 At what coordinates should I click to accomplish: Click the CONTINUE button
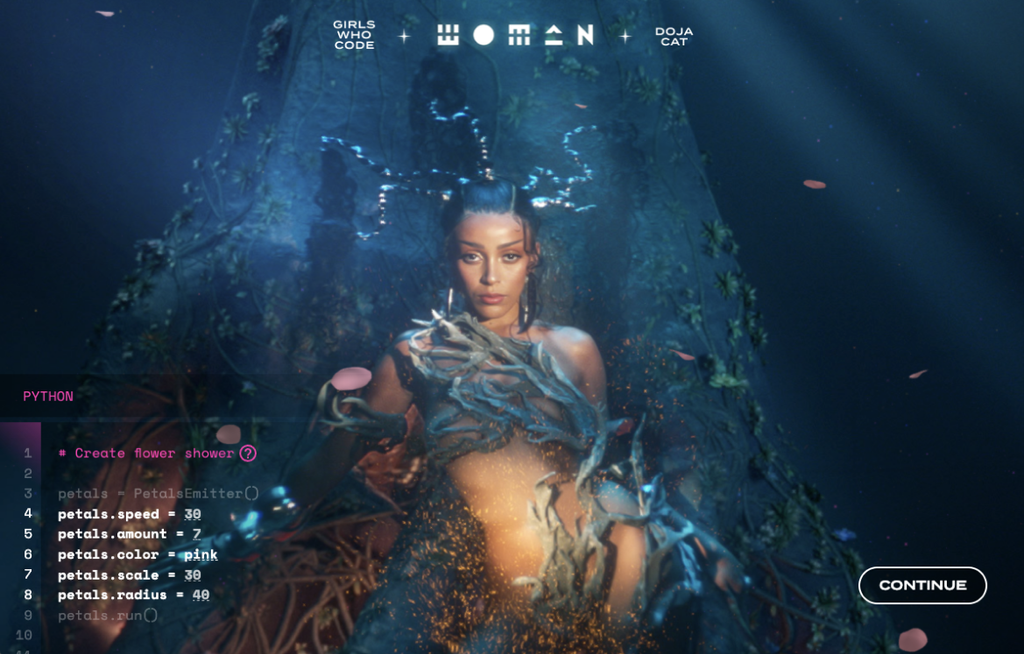coord(922,585)
